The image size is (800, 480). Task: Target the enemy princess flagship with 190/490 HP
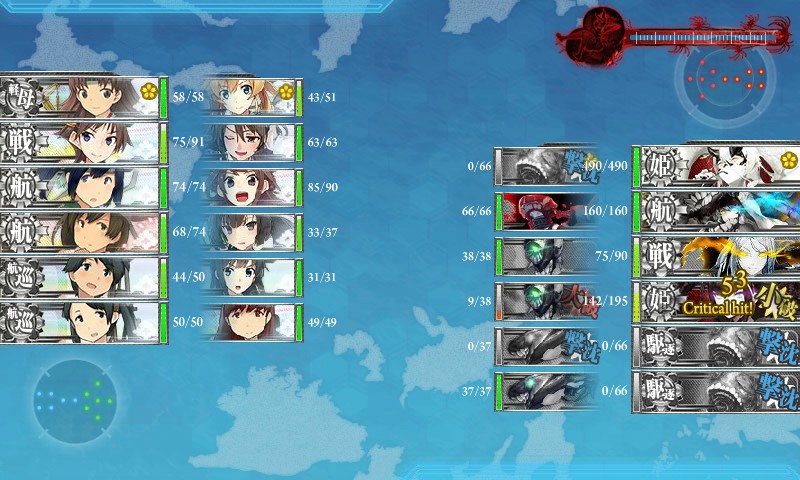pyautogui.click(x=715, y=166)
